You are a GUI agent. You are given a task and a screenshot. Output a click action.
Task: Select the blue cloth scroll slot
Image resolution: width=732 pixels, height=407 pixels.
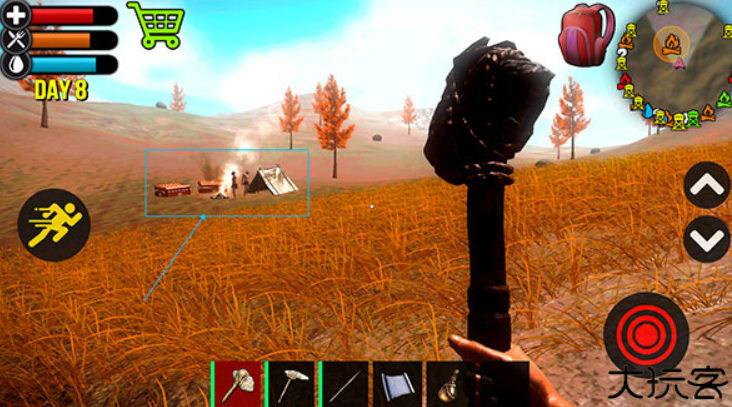(398, 384)
